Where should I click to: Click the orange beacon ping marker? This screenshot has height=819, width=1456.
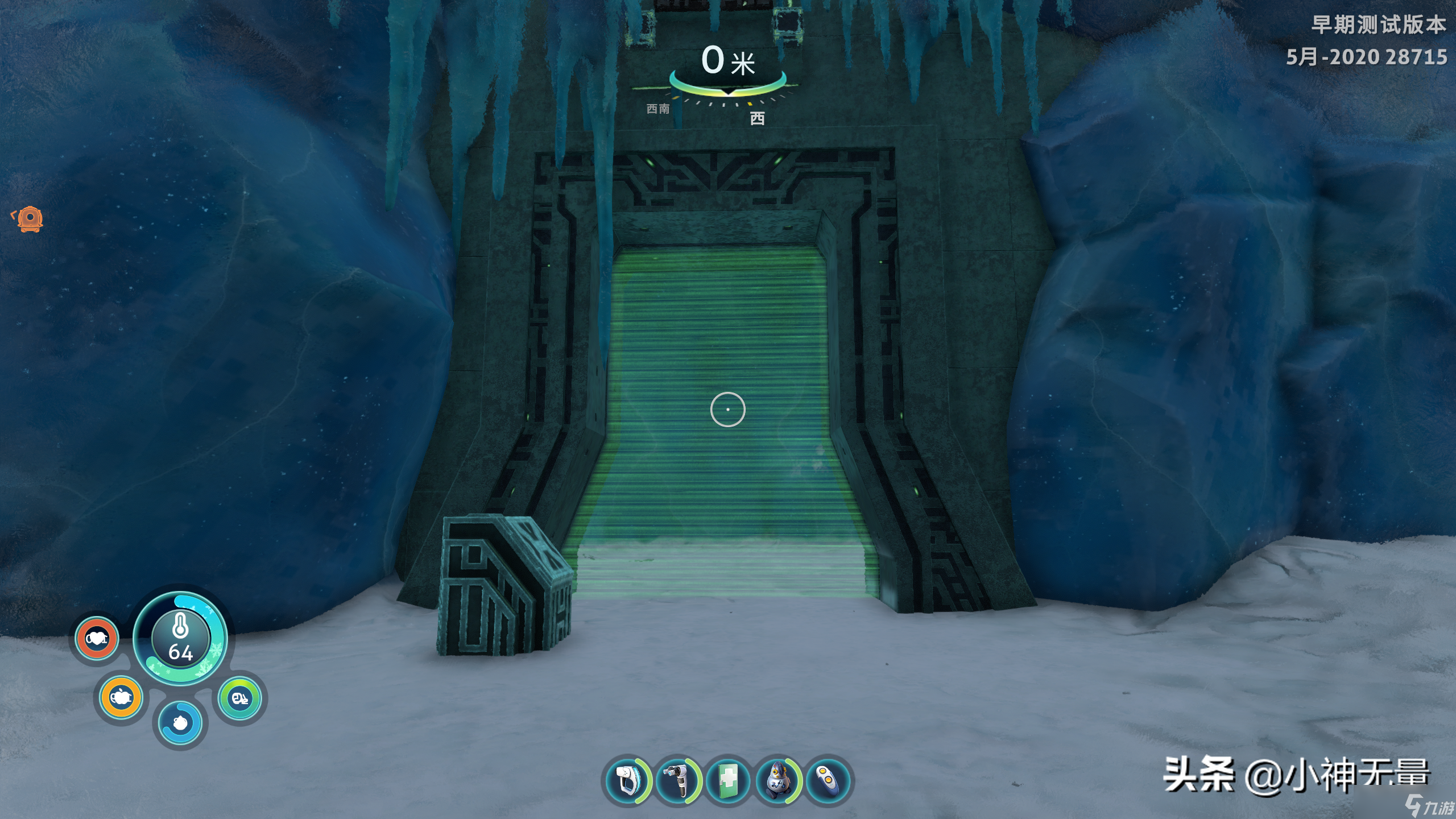click(x=30, y=219)
